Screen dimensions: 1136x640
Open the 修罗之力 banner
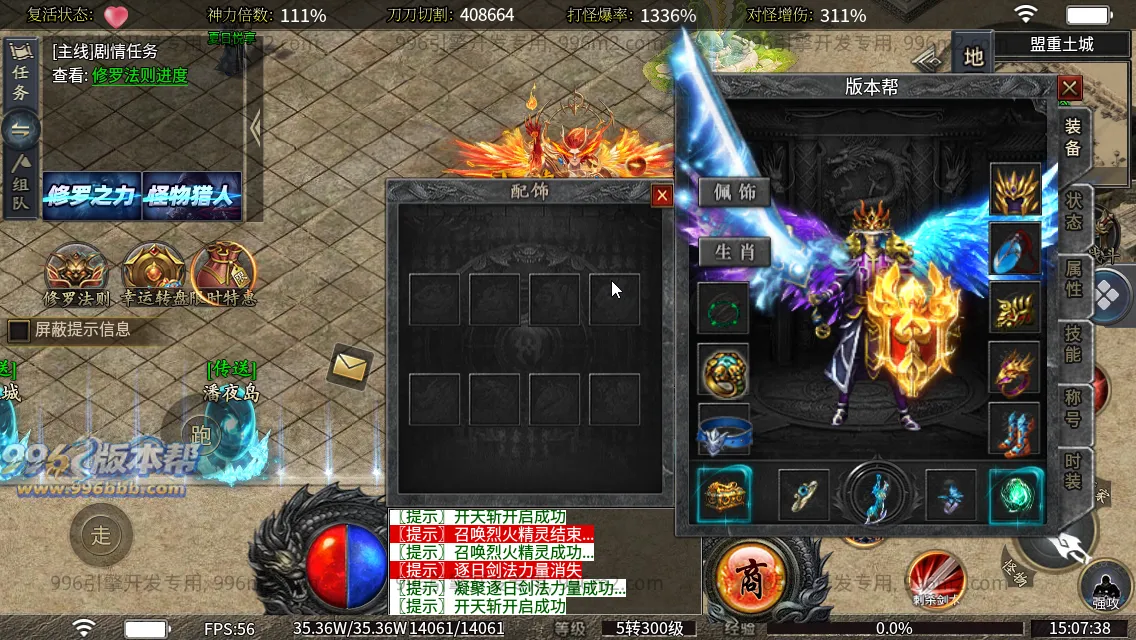[91, 196]
